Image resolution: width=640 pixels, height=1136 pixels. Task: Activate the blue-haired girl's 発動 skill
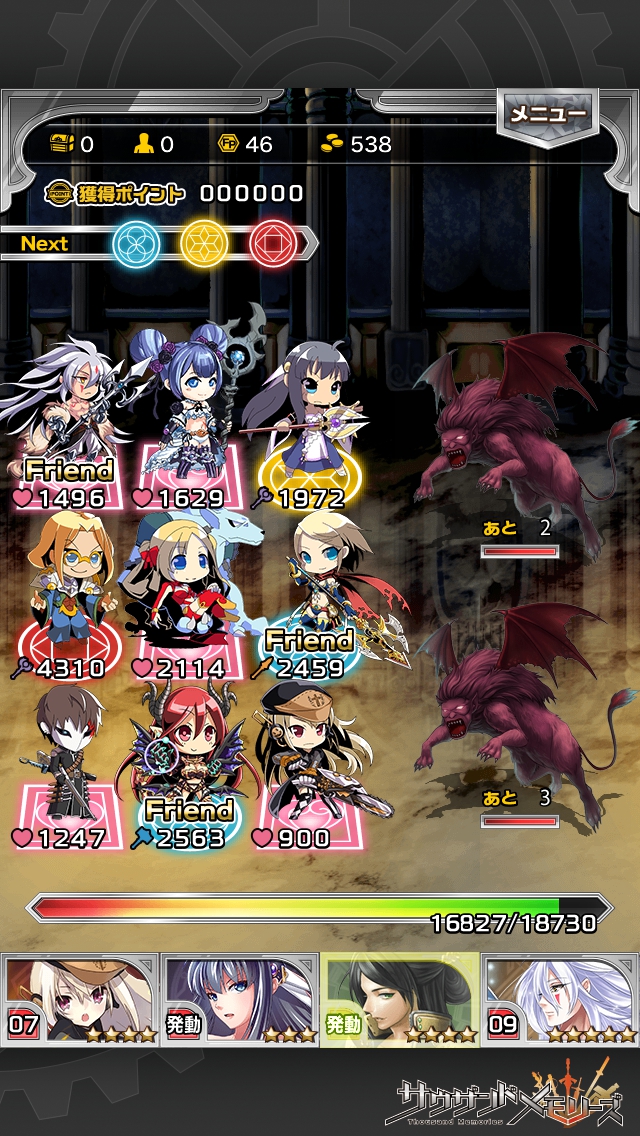[240, 999]
